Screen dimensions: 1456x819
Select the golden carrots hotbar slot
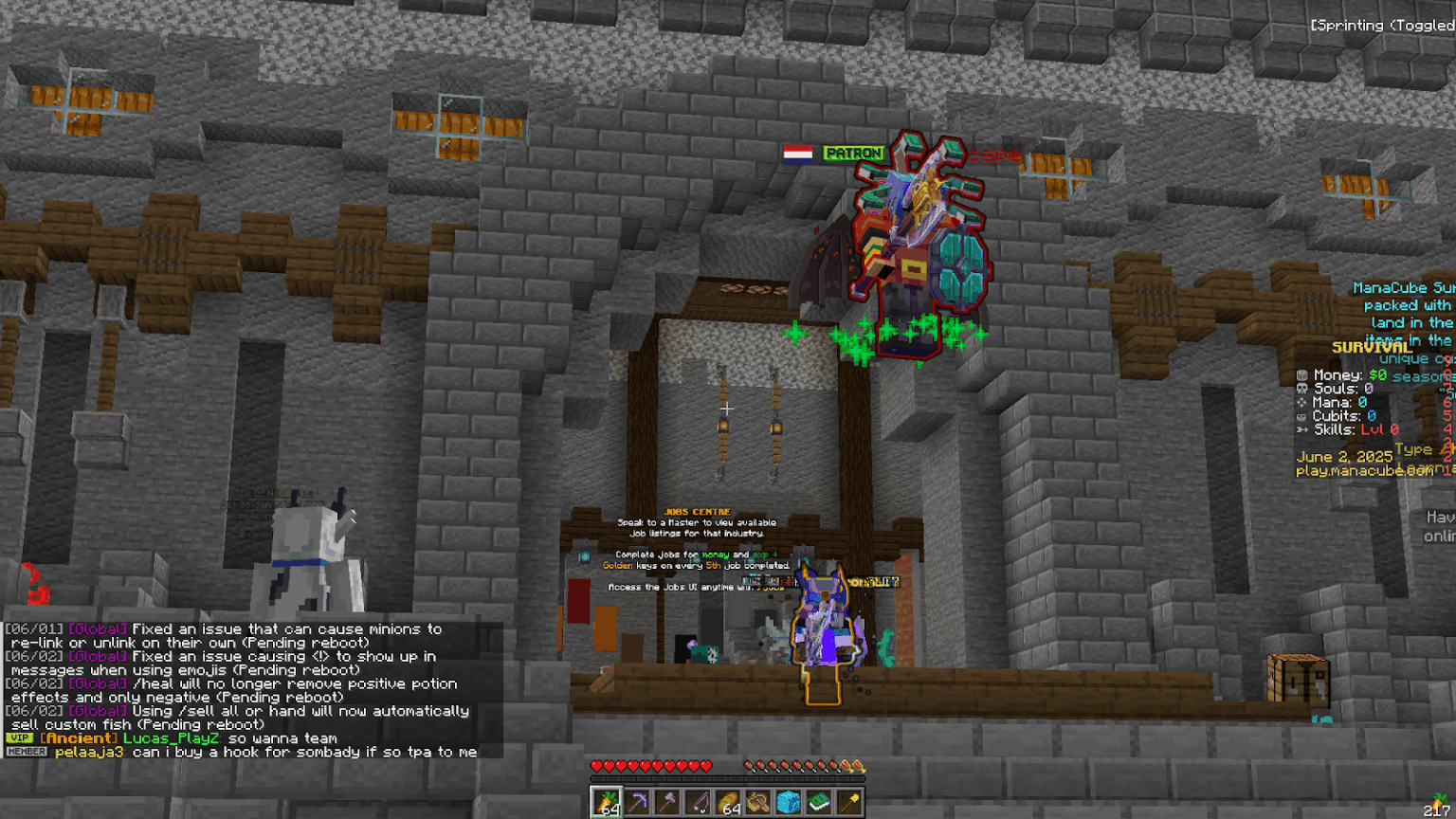(607, 801)
